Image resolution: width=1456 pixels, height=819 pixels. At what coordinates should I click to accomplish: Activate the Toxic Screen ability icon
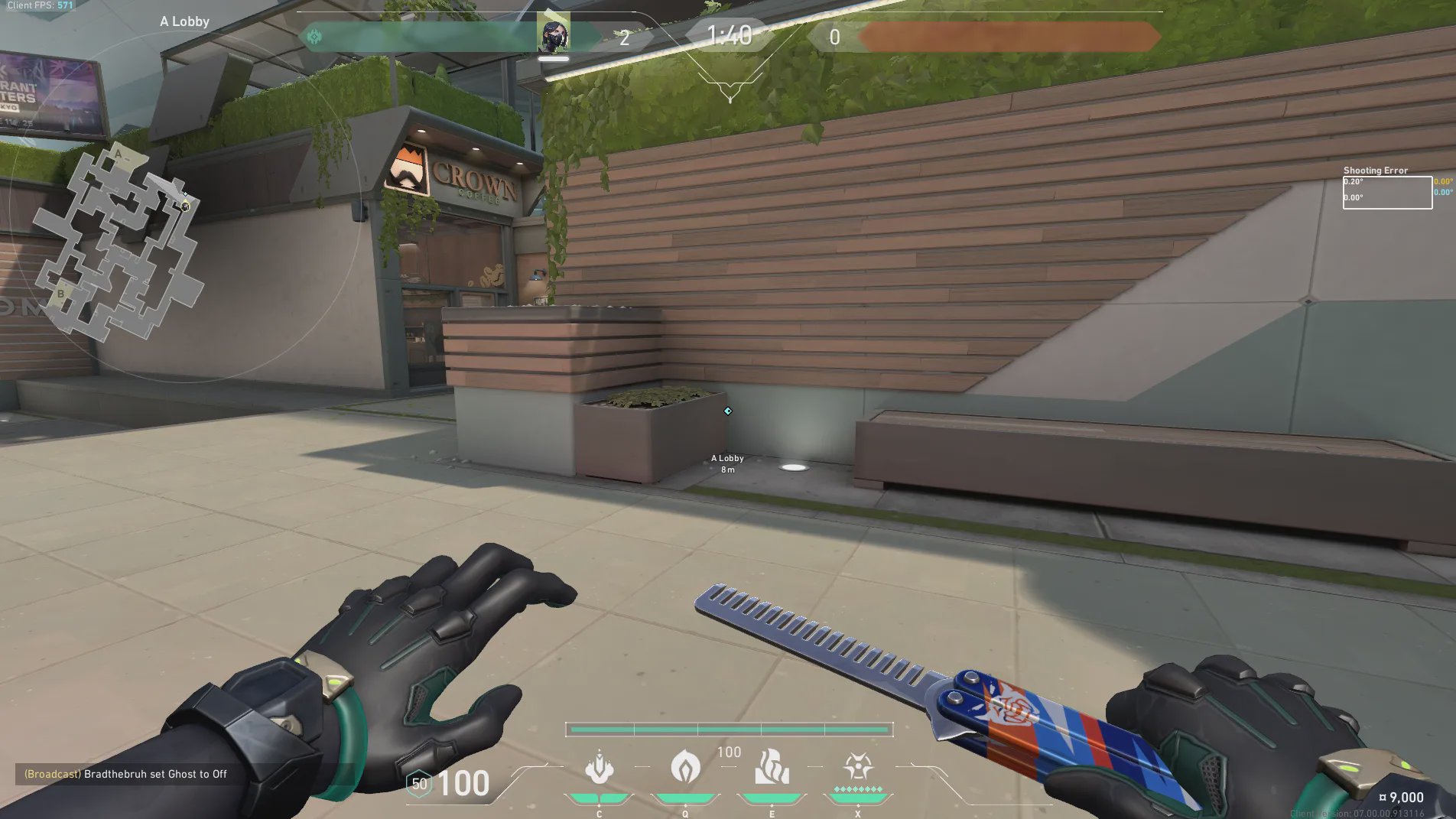[x=772, y=767]
